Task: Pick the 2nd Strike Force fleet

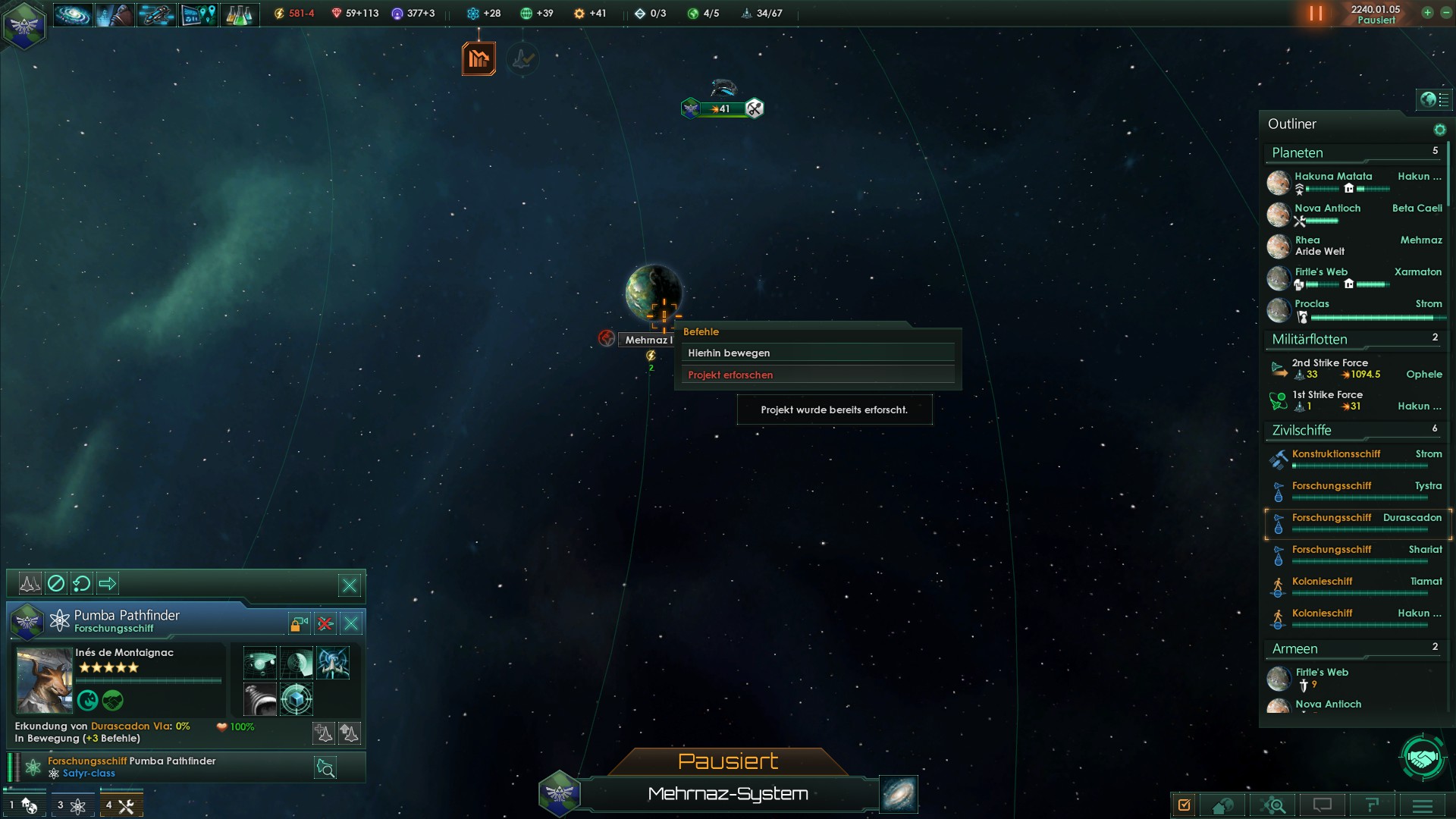Action: point(1330,363)
